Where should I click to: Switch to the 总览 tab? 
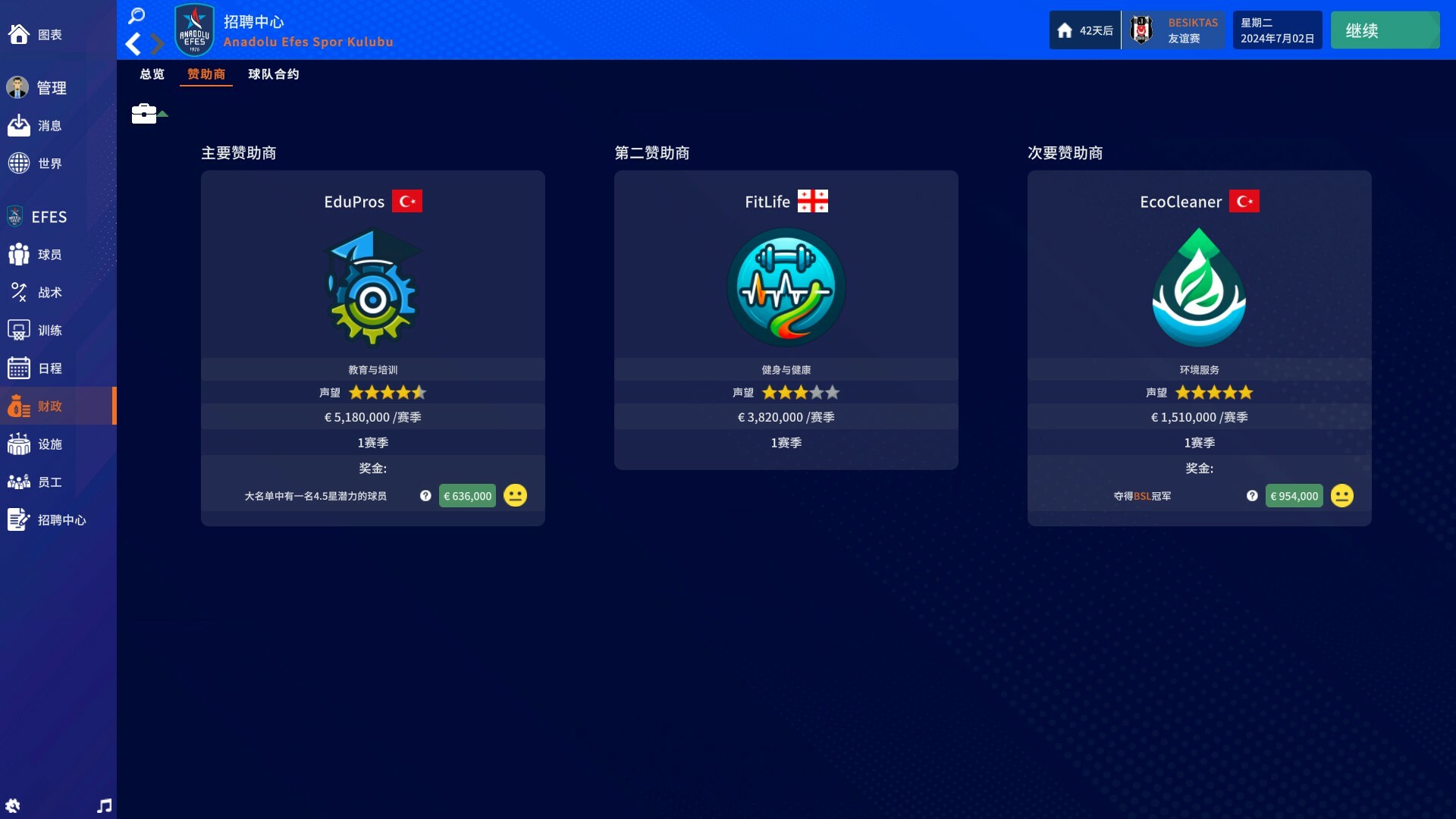(x=152, y=74)
